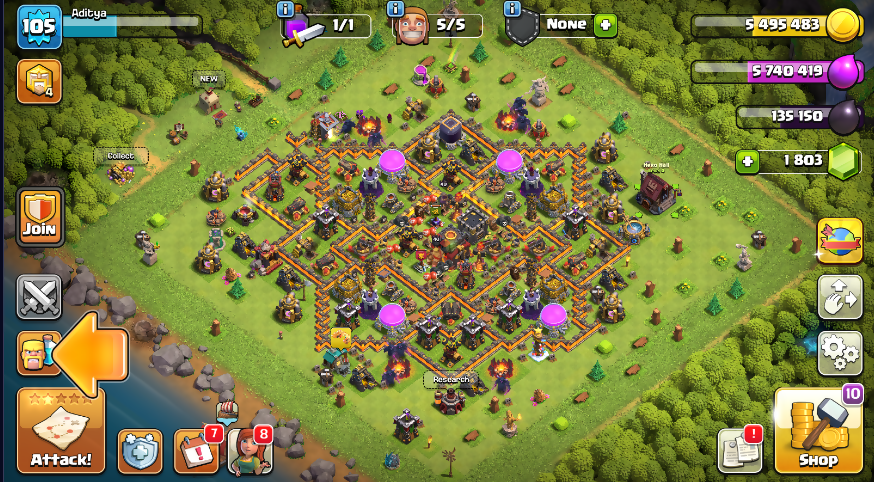Open the archer icon with 8 notifications
Viewport: 874px width, 482px height.
249,451
